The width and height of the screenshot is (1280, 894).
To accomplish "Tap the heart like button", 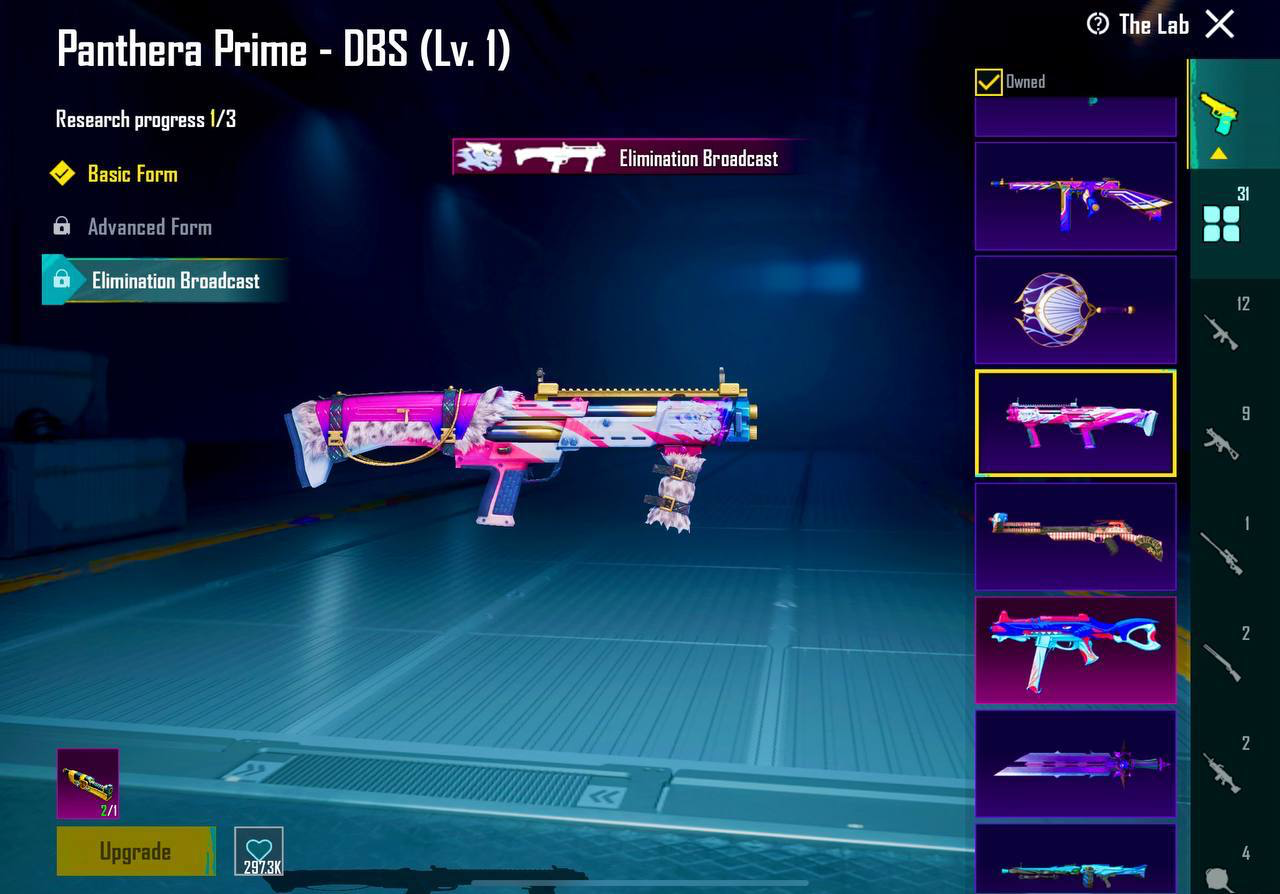I will tap(259, 851).
